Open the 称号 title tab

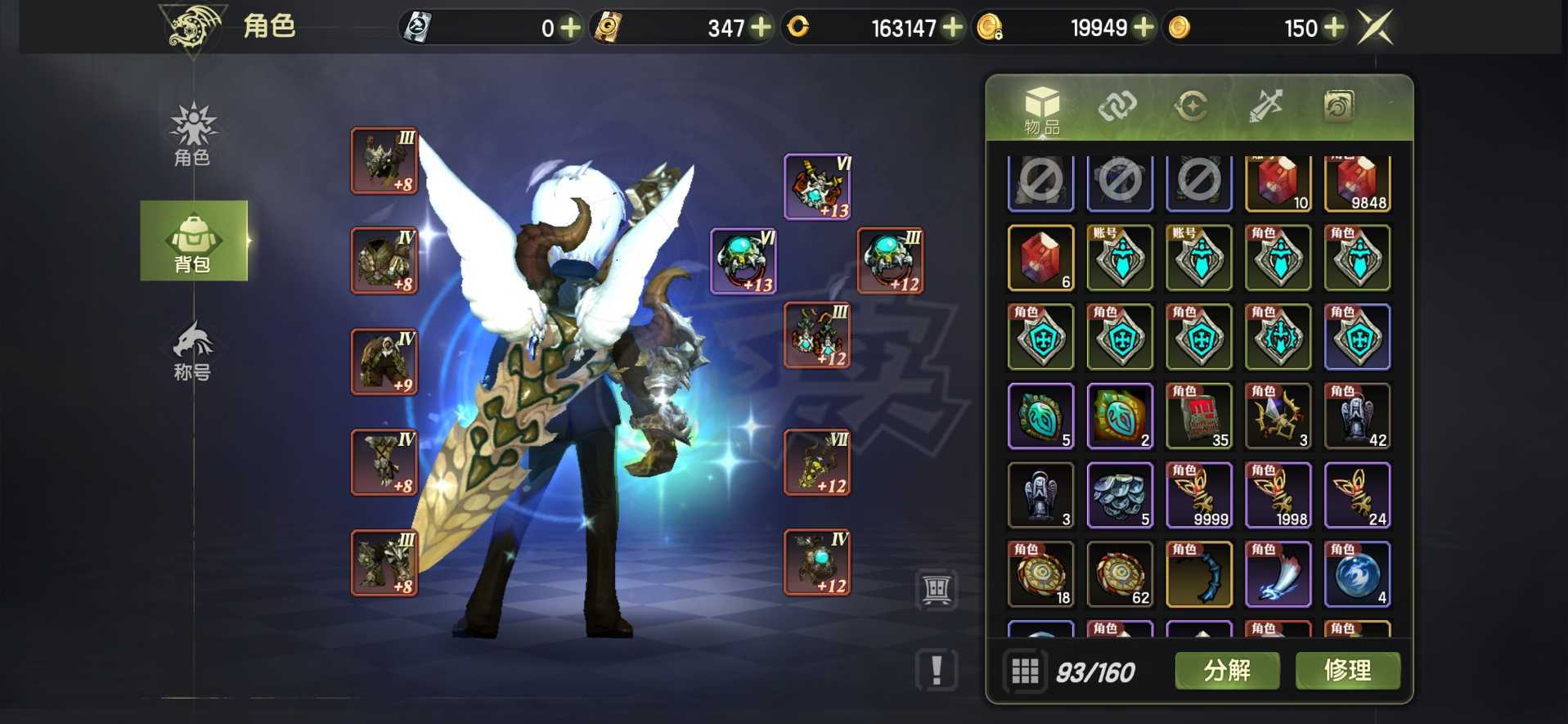(192, 352)
